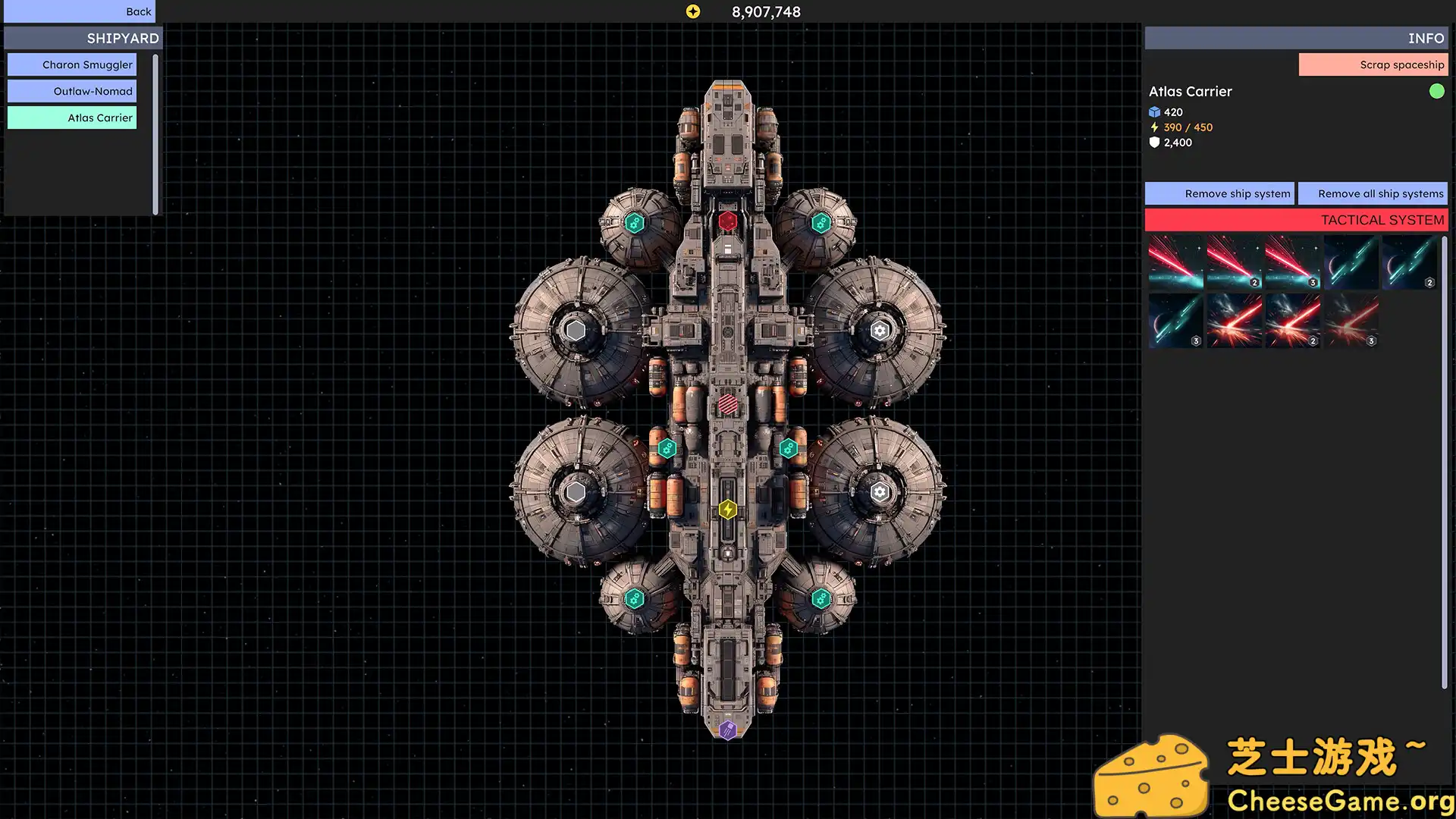Click the lightning icon showing 390 / 450
Screen dimensions: 1456x819
click(x=1156, y=127)
